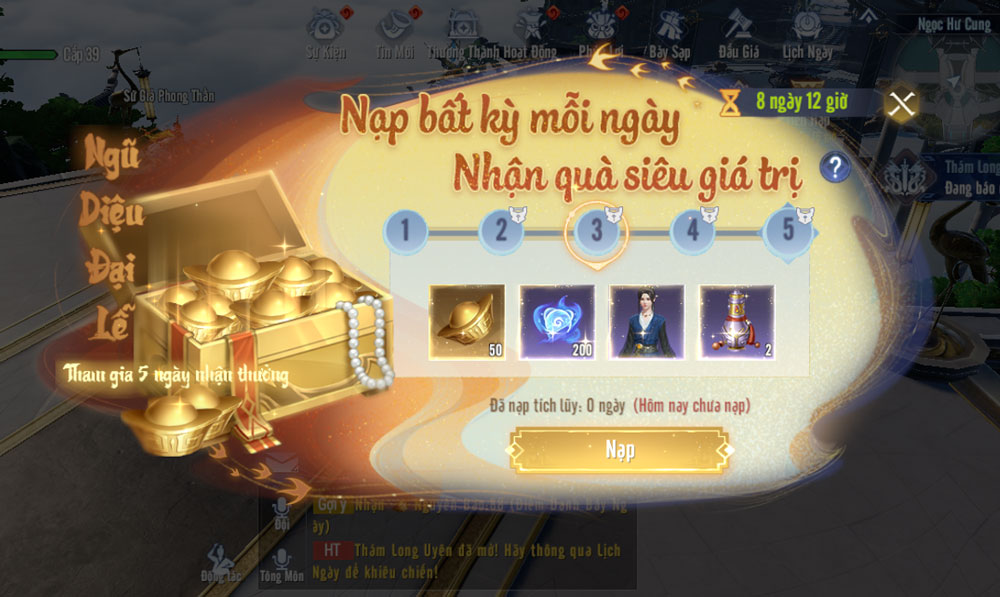
Task: Inspect the gold ingot reward x50
Action: coord(467,322)
